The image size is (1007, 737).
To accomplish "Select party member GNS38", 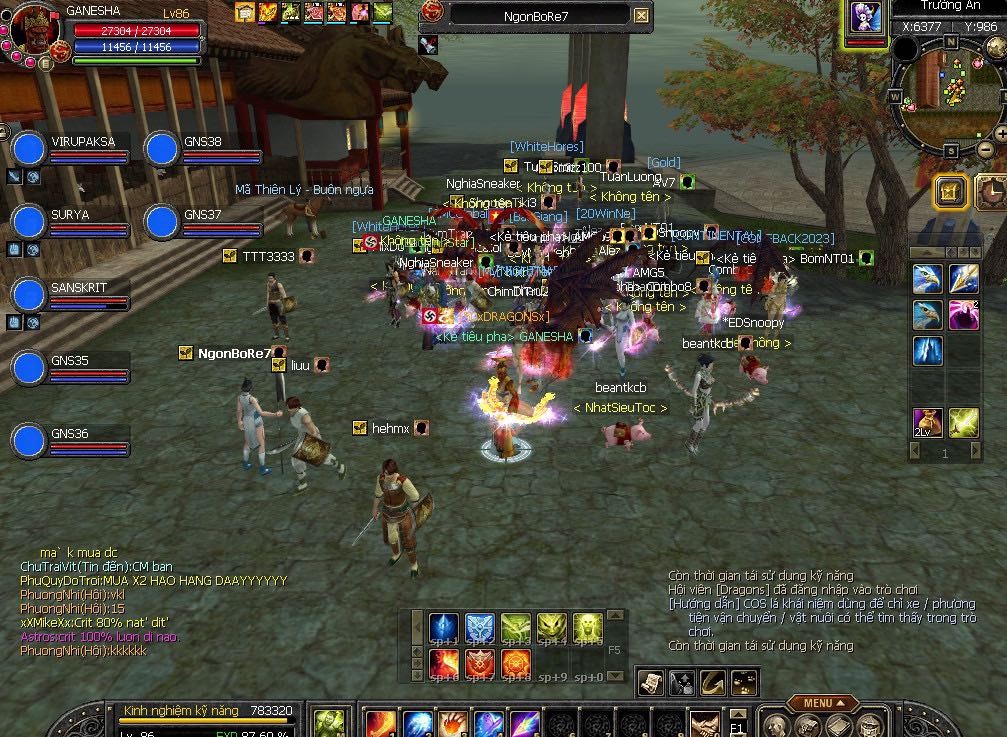I will point(162,148).
